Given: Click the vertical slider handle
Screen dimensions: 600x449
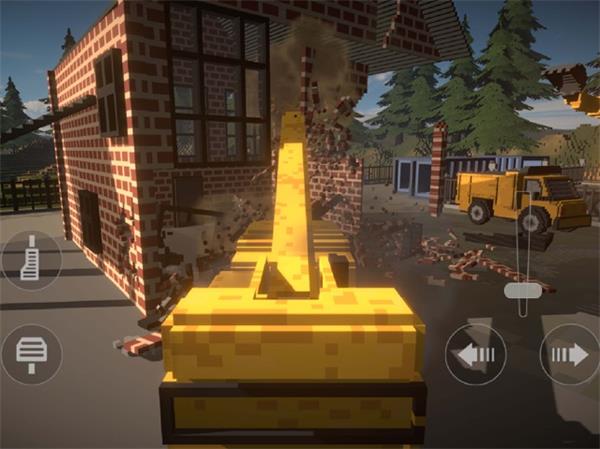Looking at the screenshot, I should (522, 290).
